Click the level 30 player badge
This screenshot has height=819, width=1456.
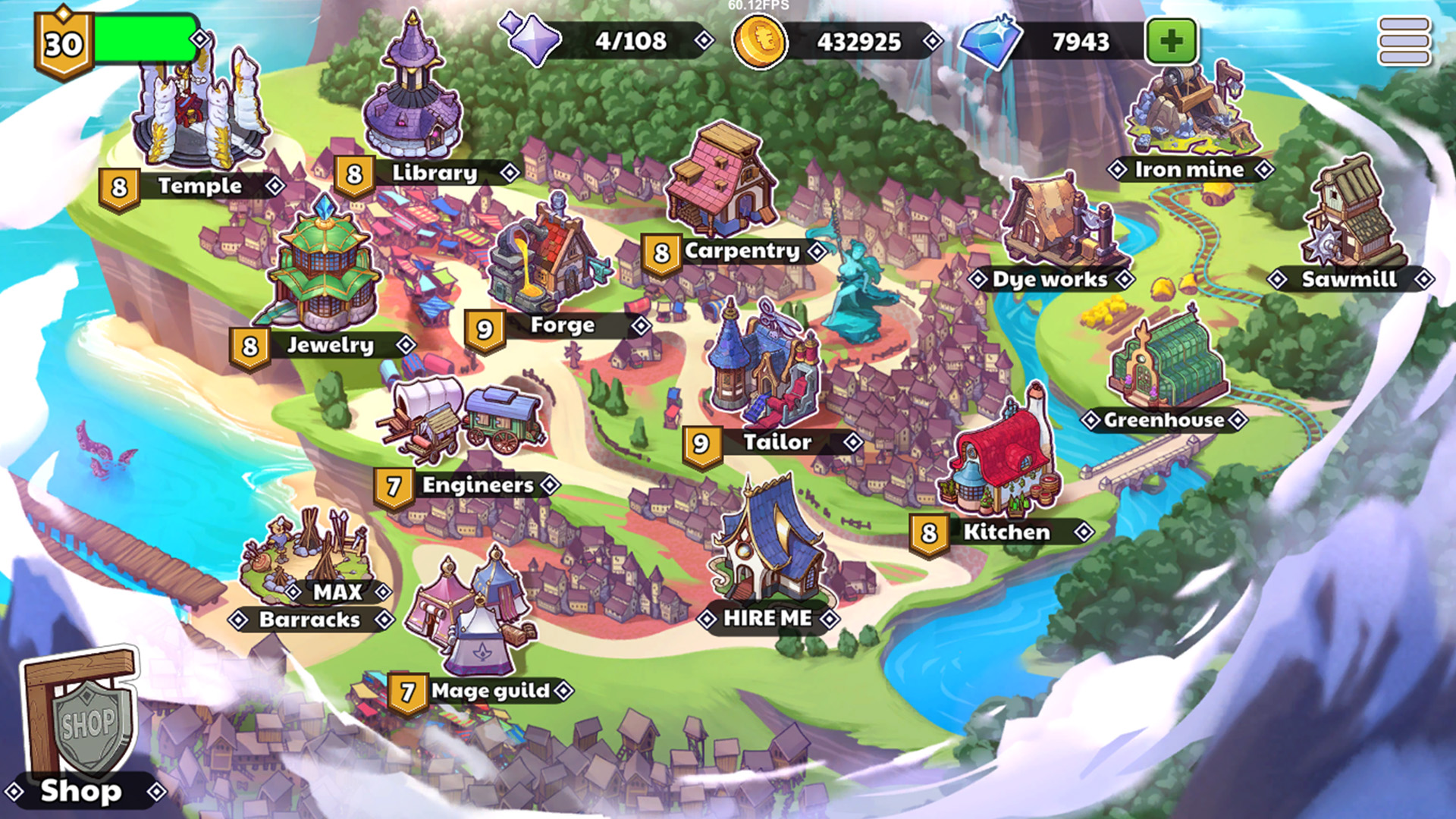click(64, 44)
